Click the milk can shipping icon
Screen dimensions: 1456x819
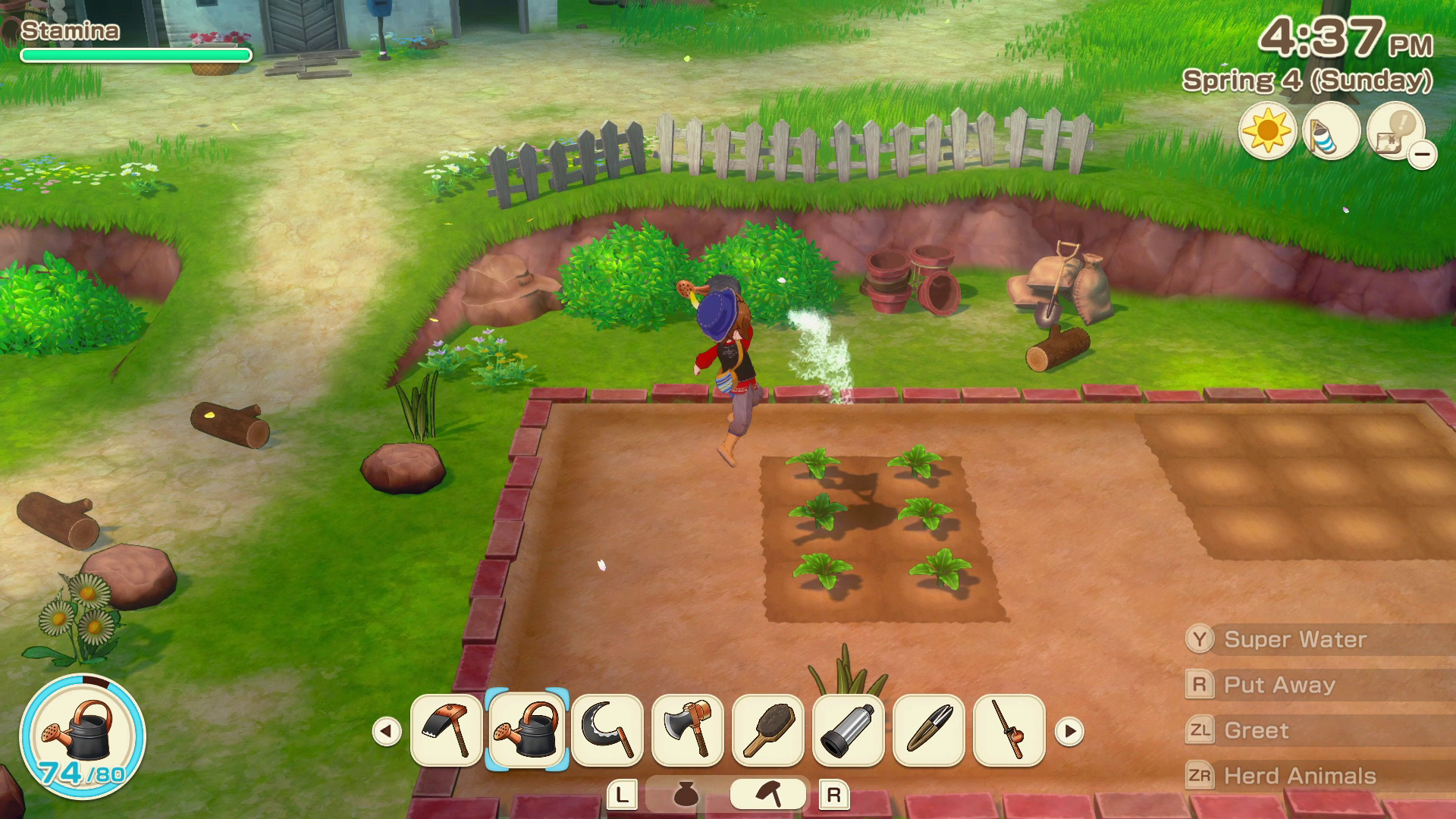click(x=1332, y=131)
